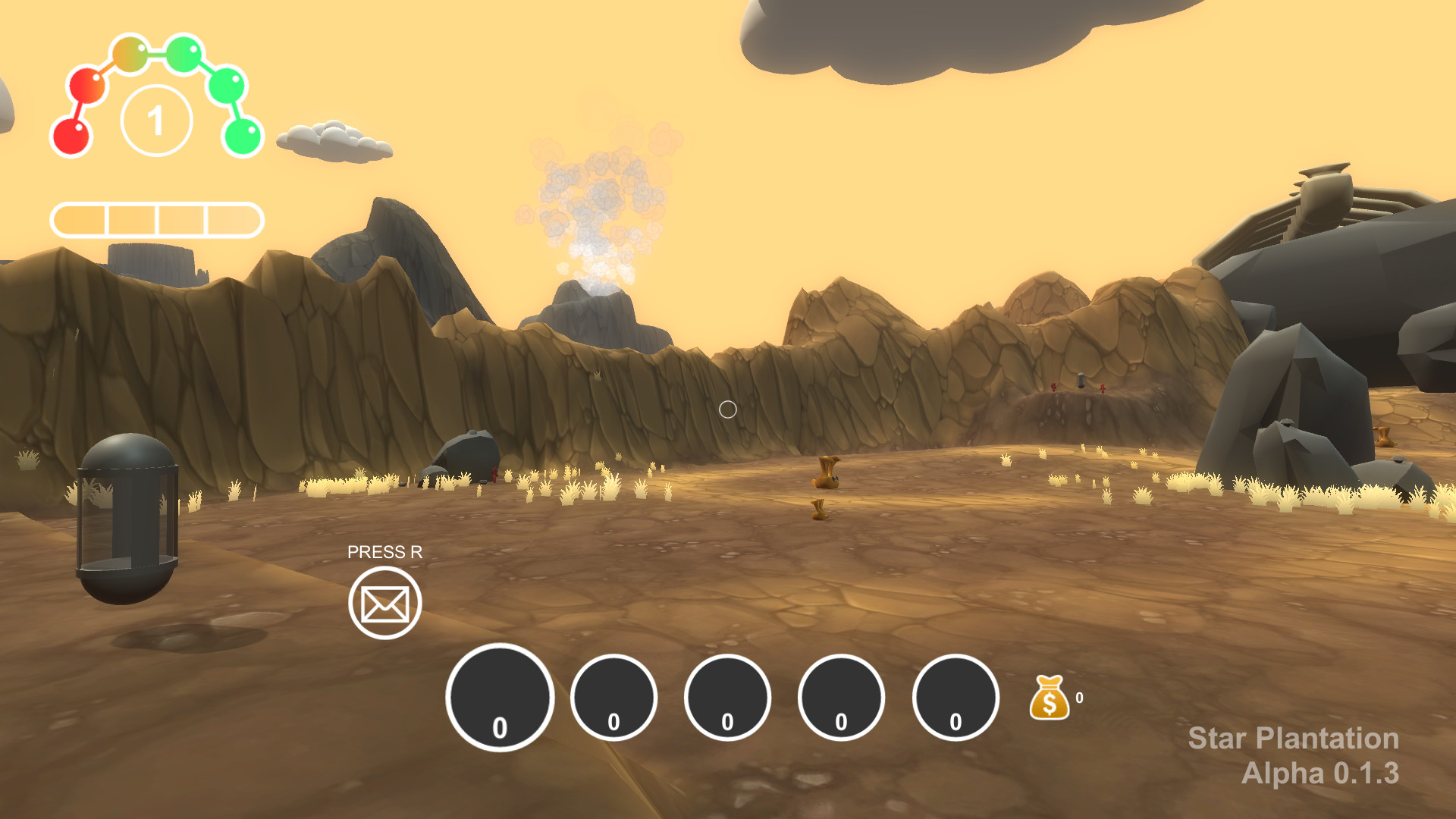Viewport: 1456px width, 819px height.
Task: Click the level indicator showing 1
Action: (x=157, y=120)
